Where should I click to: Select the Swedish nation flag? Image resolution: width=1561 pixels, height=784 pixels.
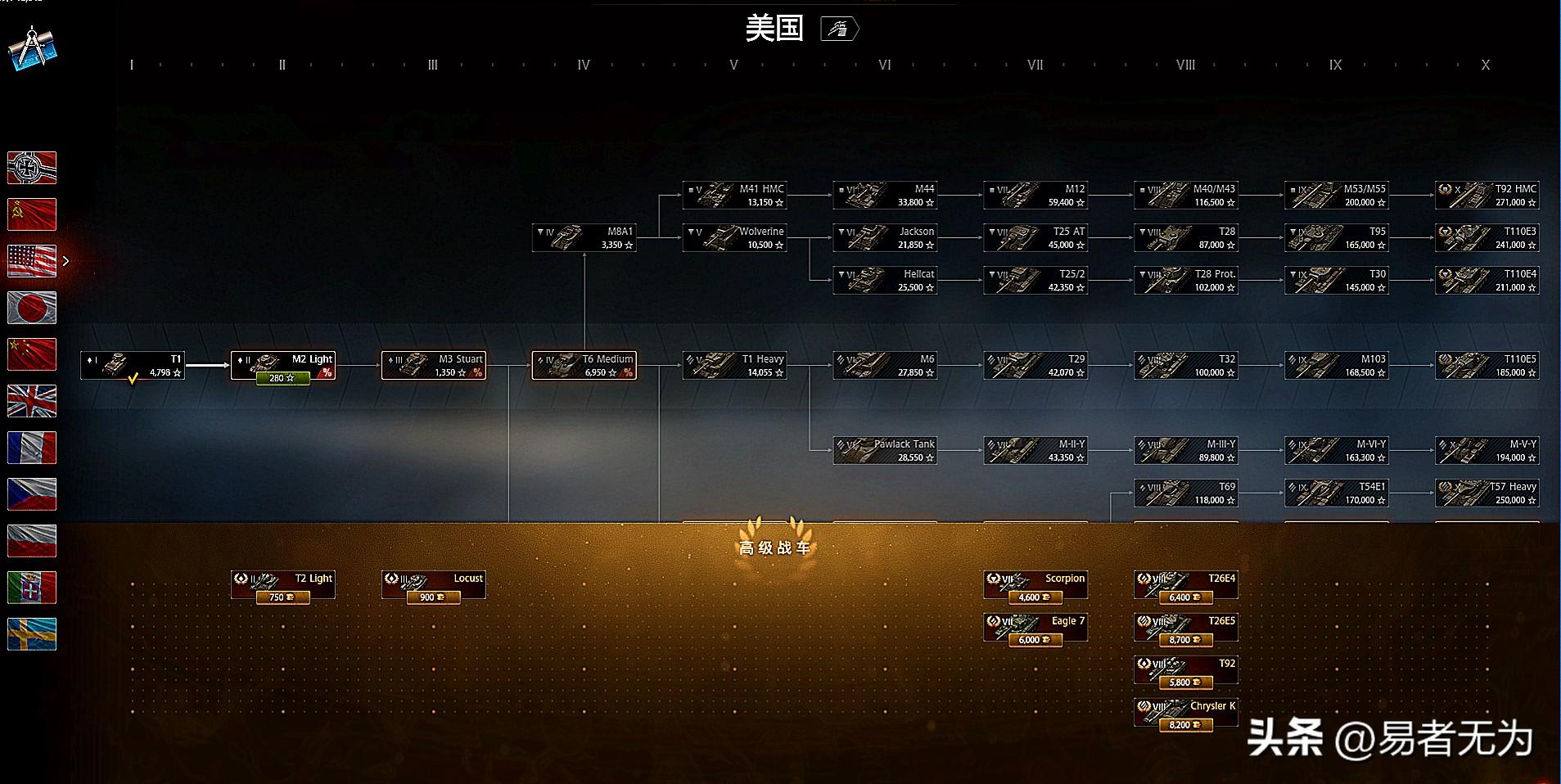click(32, 634)
